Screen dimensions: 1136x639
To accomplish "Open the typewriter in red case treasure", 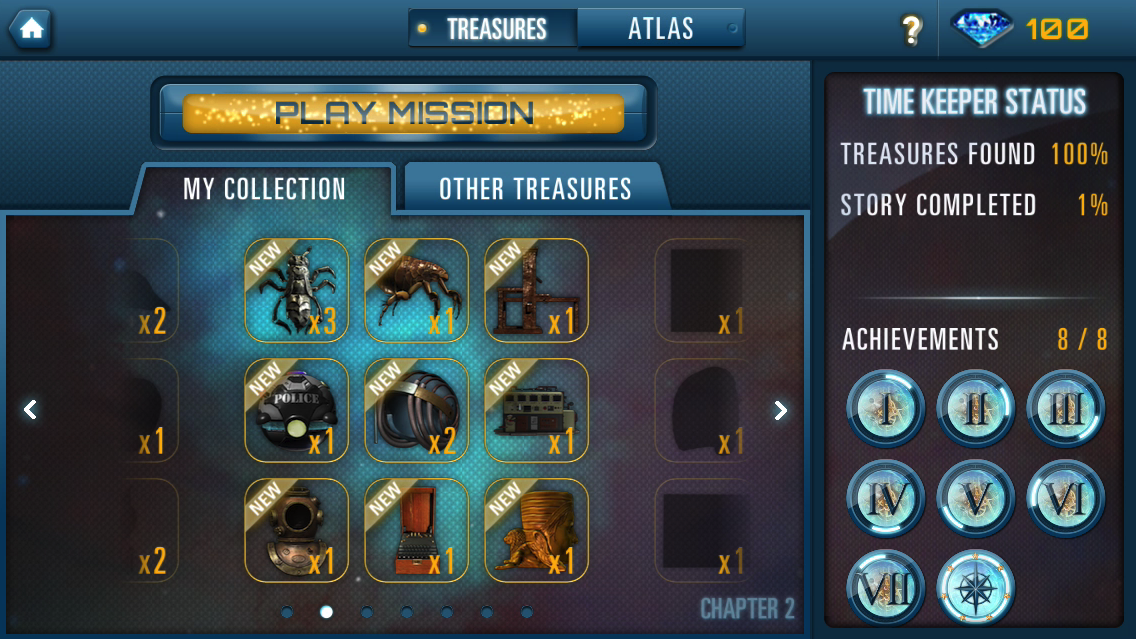I will pyautogui.click(x=416, y=530).
